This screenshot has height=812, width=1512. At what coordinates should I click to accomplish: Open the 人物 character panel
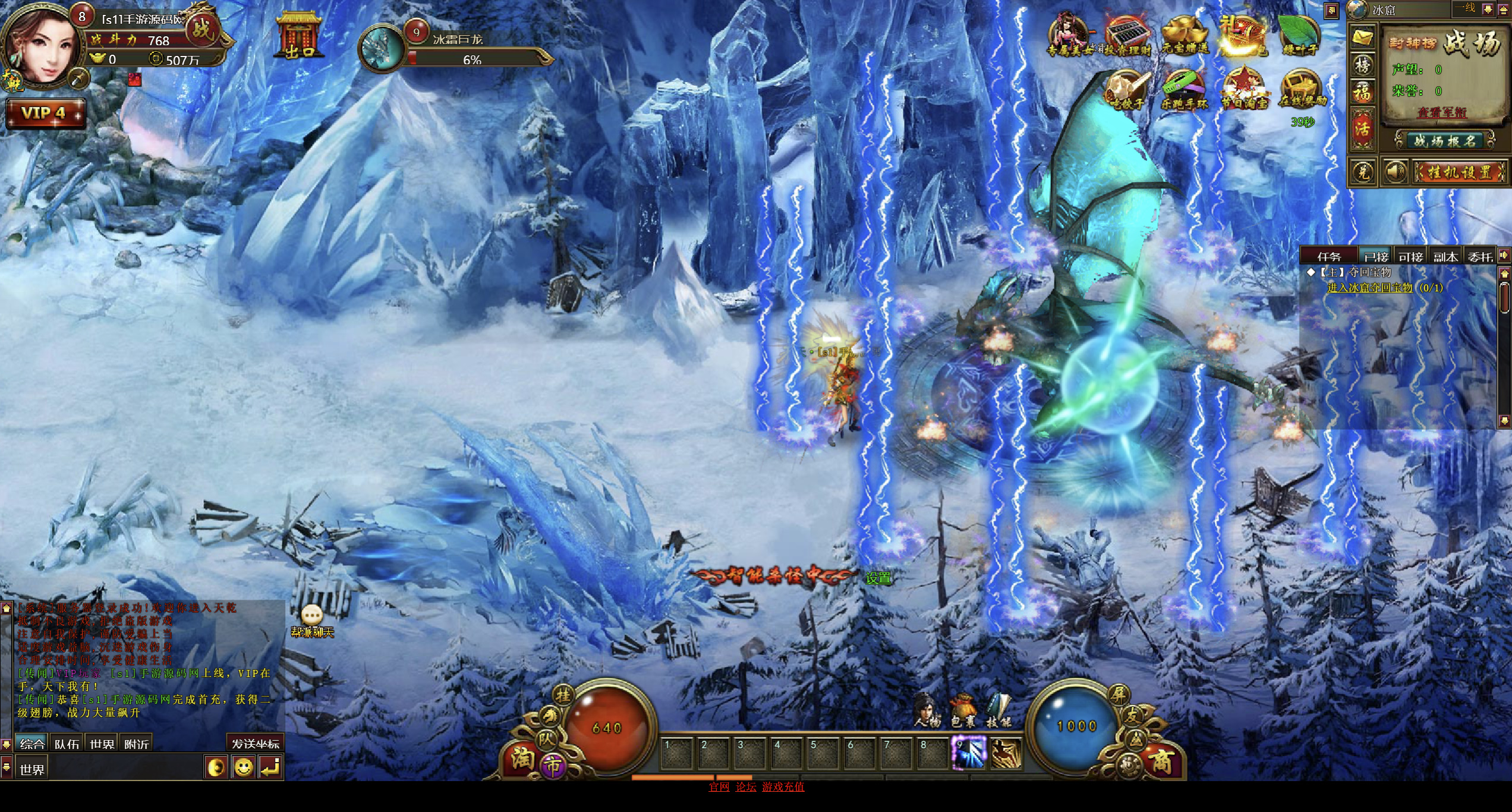[x=927, y=710]
